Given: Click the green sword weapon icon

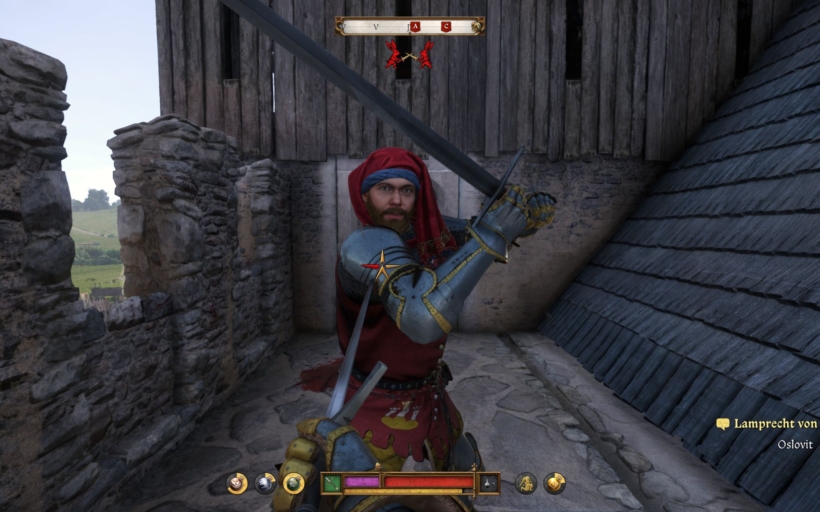Looking at the screenshot, I should pyautogui.click(x=332, y=483).
